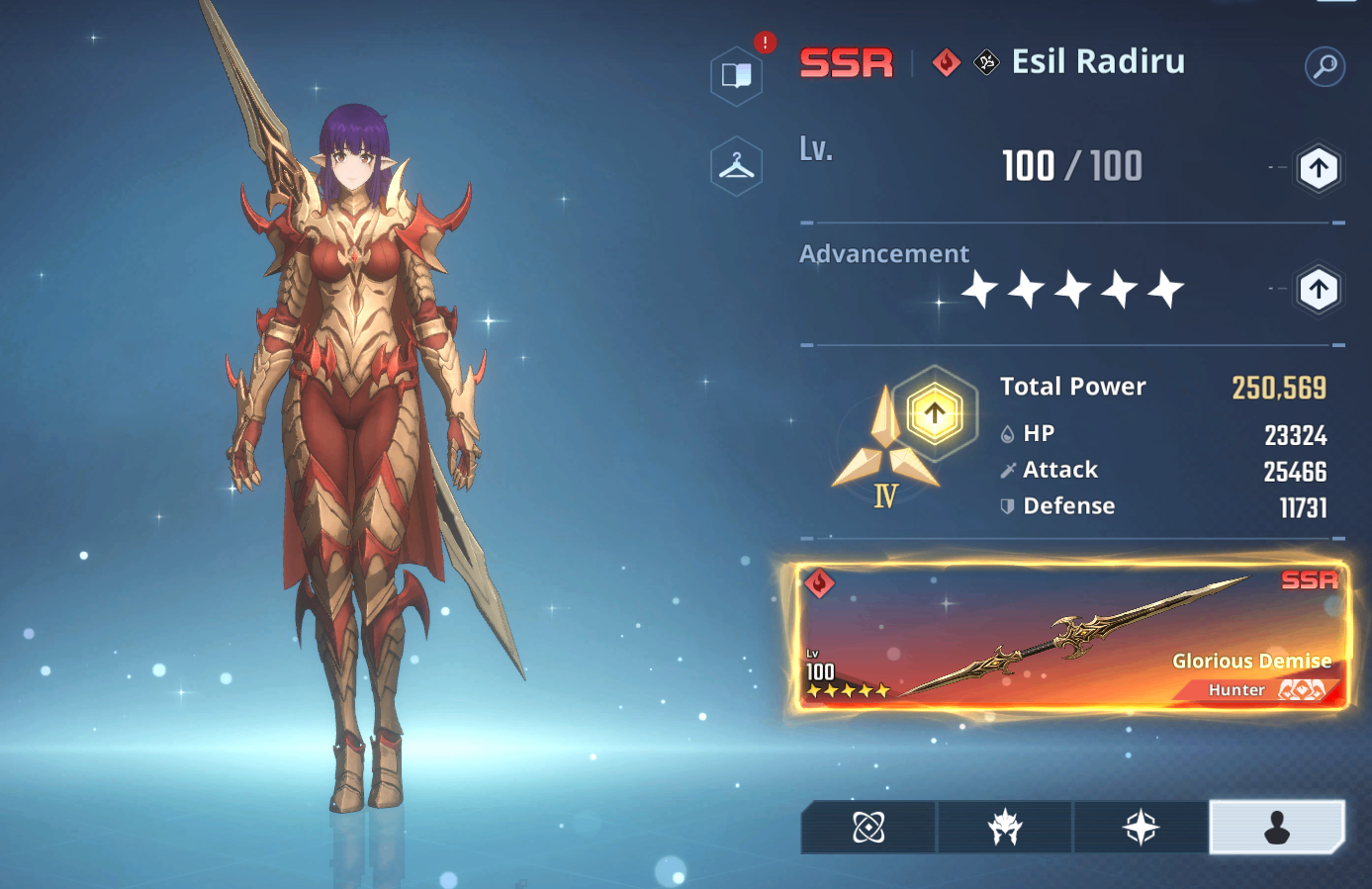Click the black diamond class icon by name
This screenshot has width=1372, height=889.
point(986,62)
